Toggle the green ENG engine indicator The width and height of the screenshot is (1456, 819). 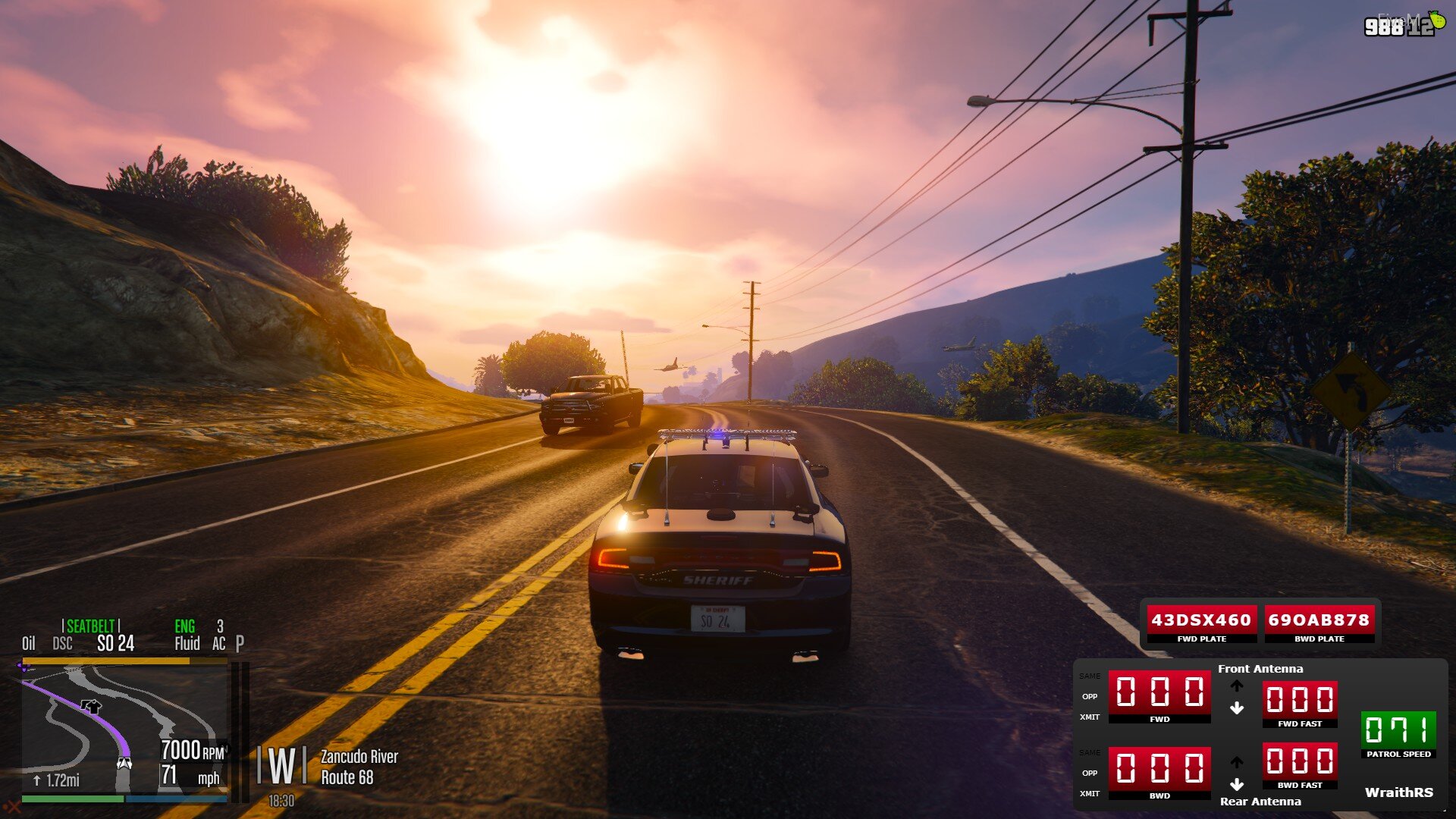tap(184, 626)
